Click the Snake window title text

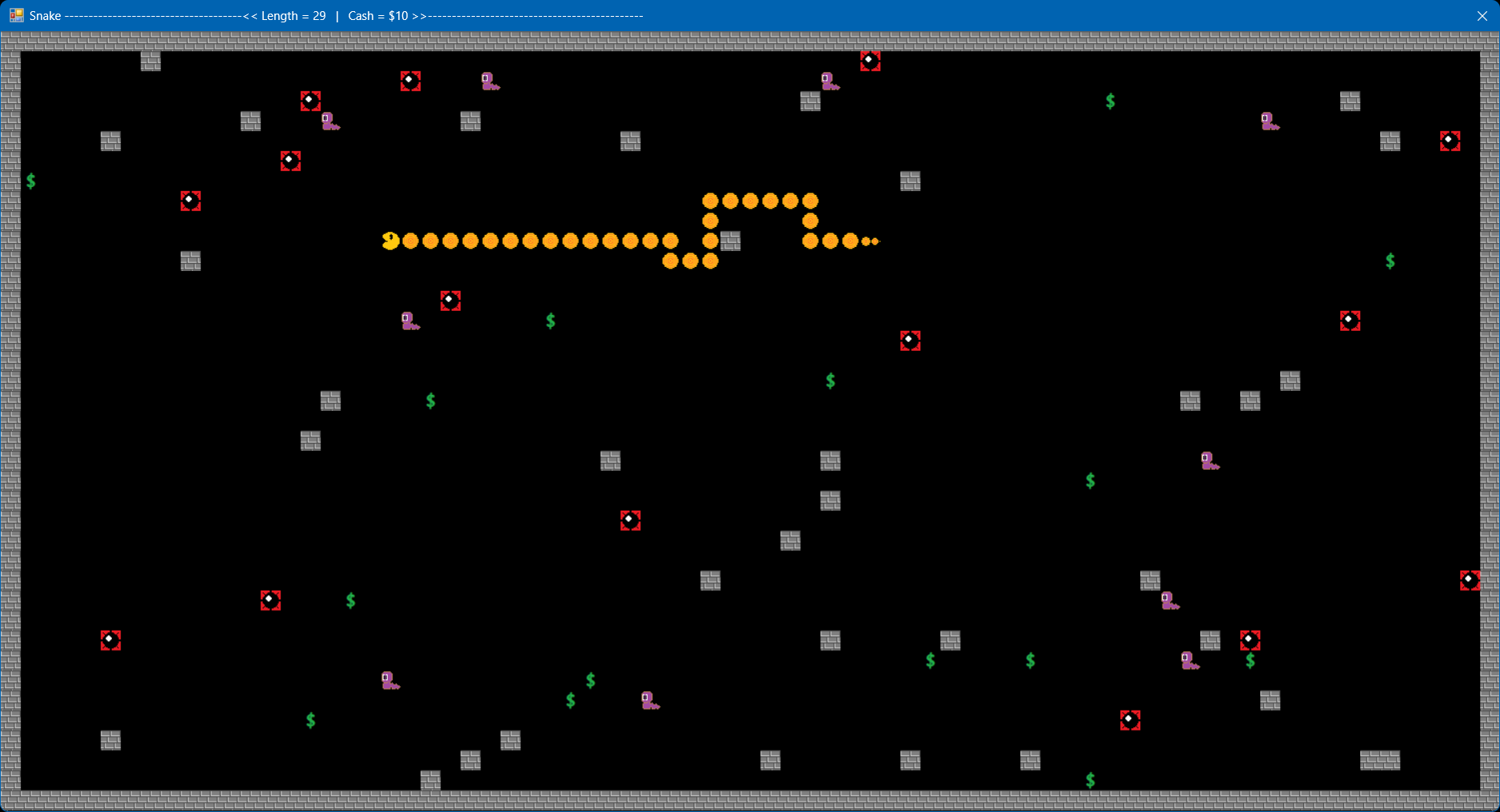(45, 15)
